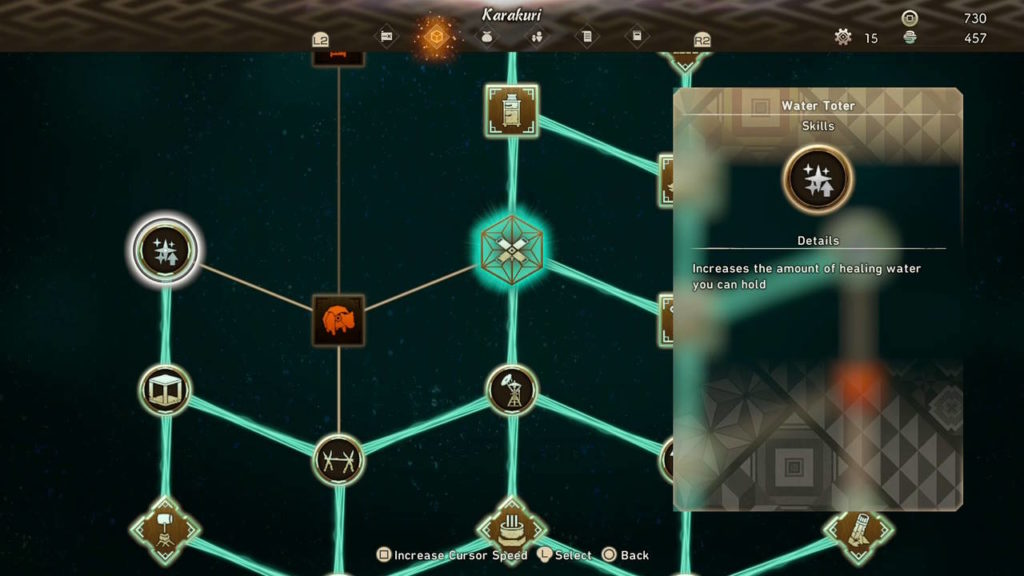Select the square storage chest node
This screenshot has width=1024, height=576.
click(x=511, y=110)
